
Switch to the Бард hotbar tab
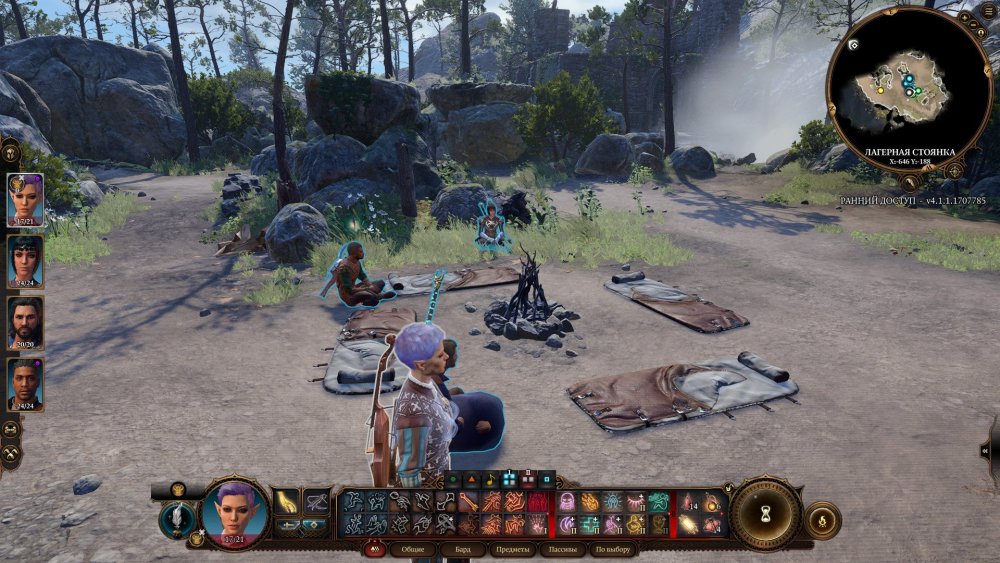(x=463, y=549)
